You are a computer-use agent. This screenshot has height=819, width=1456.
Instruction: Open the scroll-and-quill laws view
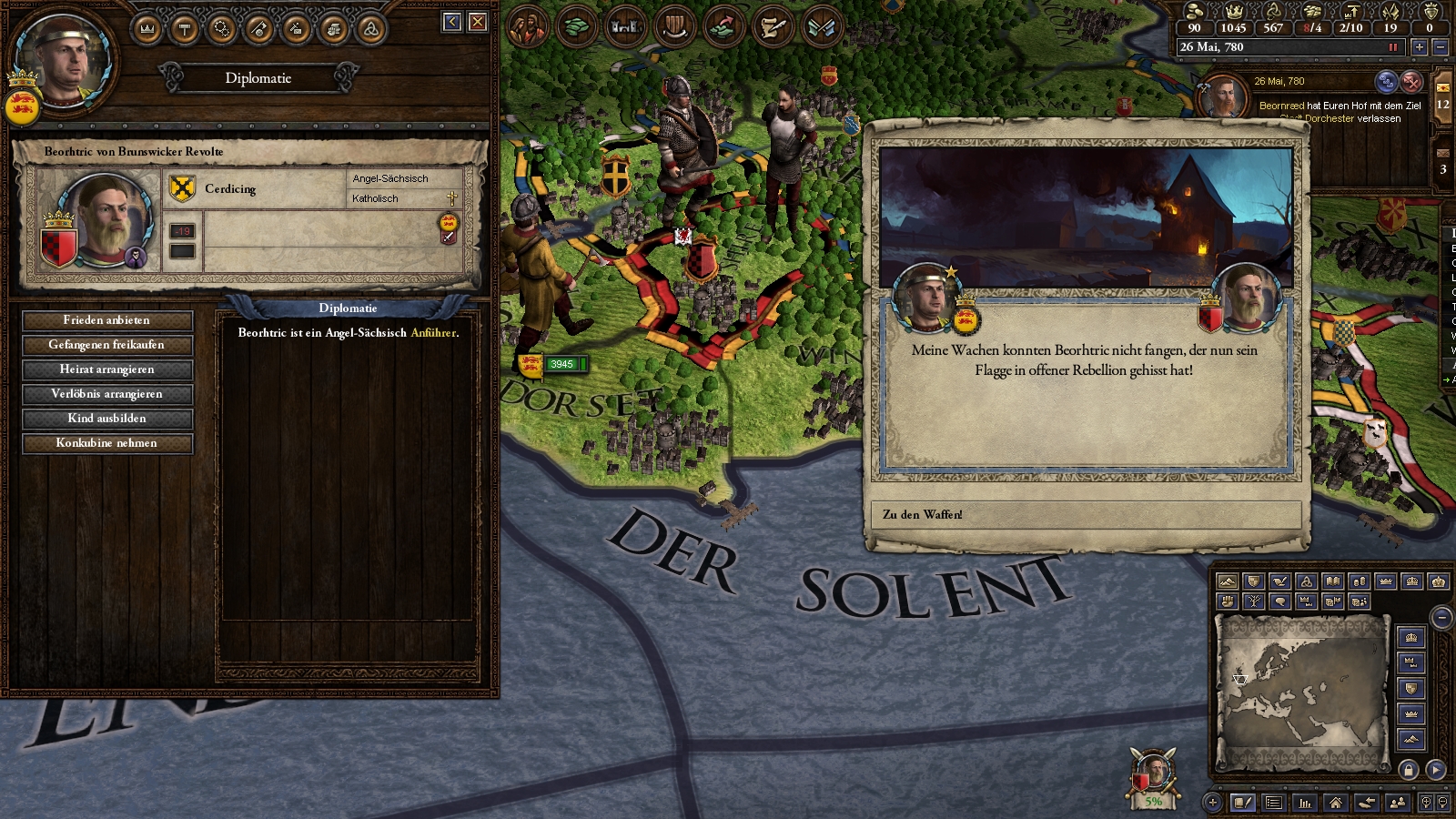tap(773, 27)
